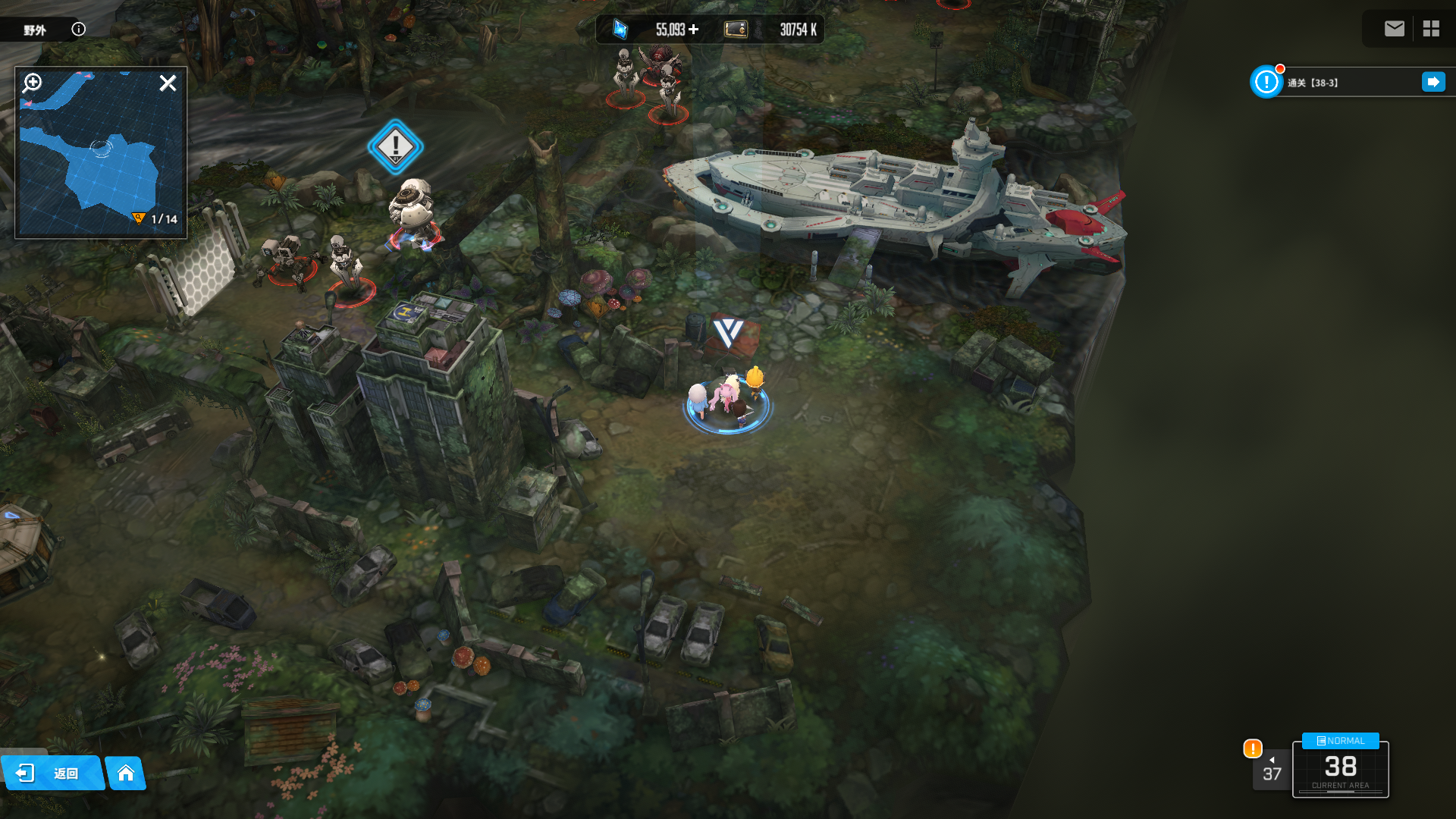Viewport: 1456px width, 819px height.
Task: Open the blue exclamation mission tracker
Action: [x=1266, y=82]
